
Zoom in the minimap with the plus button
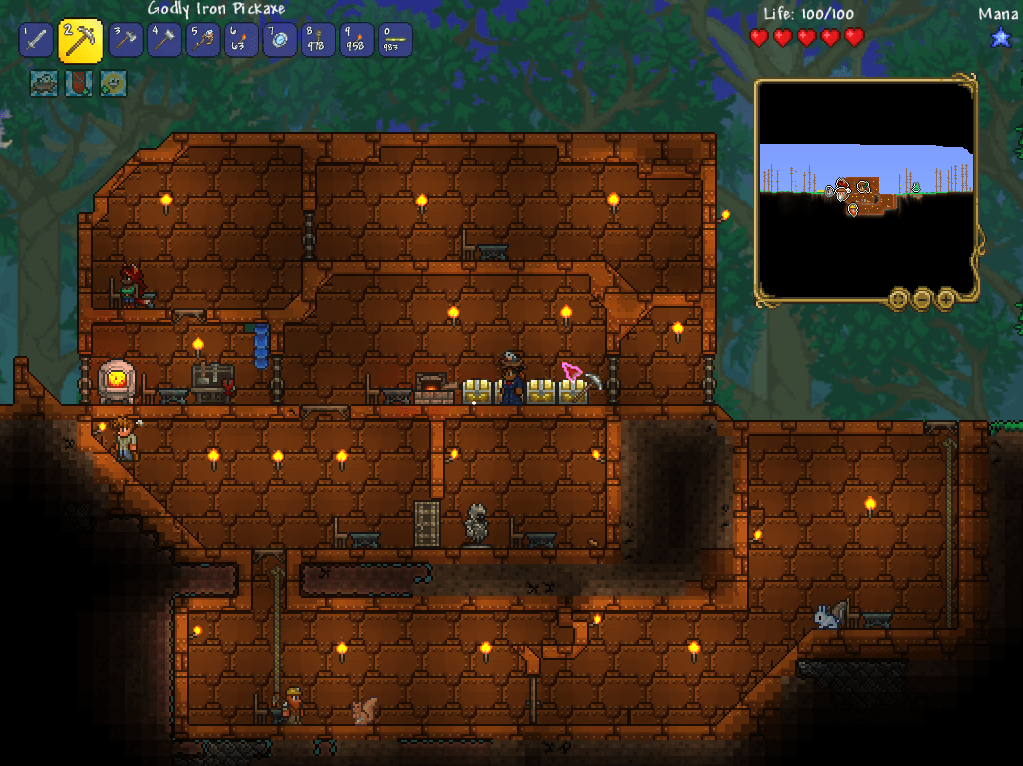pyautogui.click(x=945, y=297)
